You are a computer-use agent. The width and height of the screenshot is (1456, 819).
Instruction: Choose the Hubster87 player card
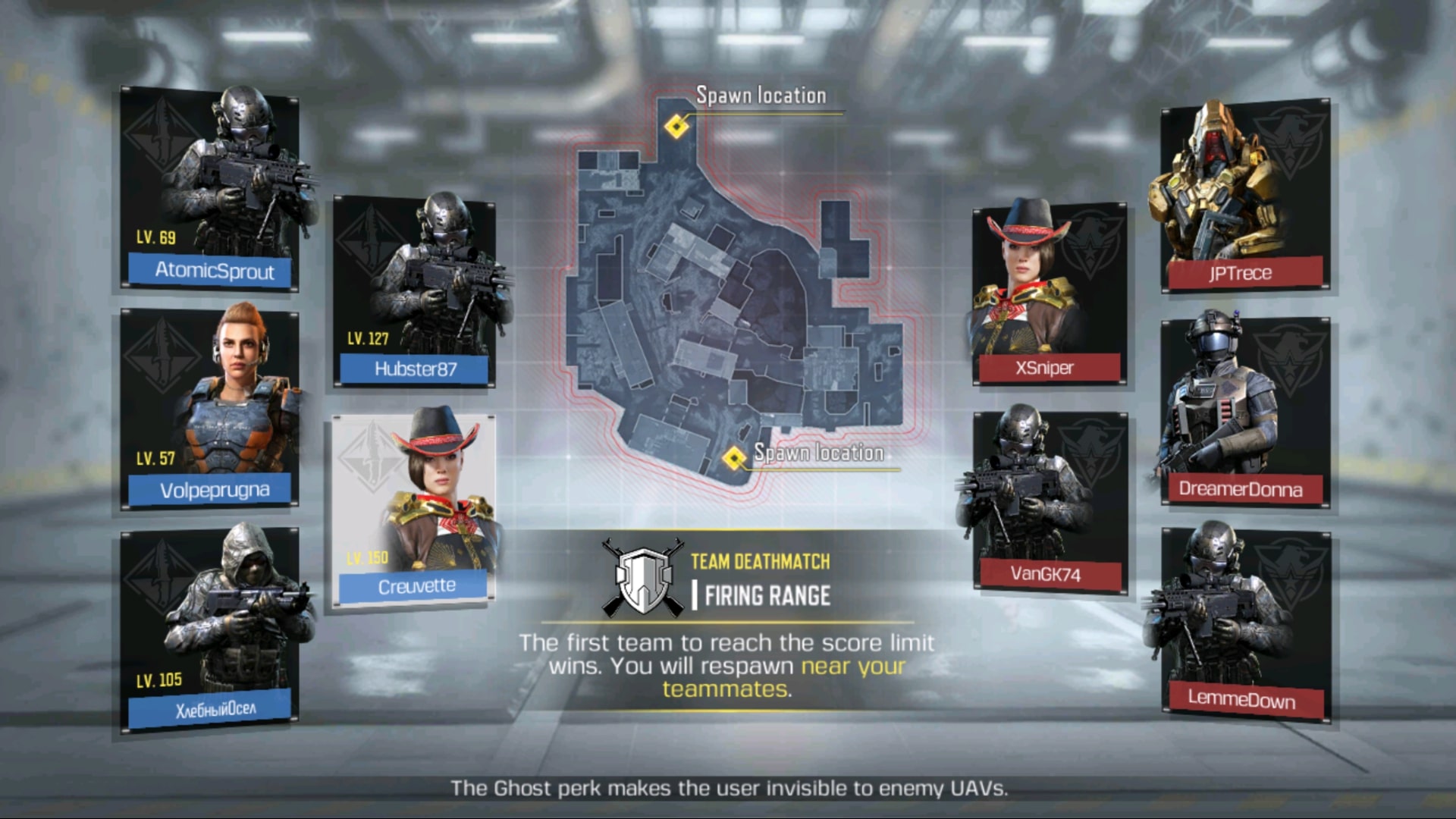coord(415,292)
